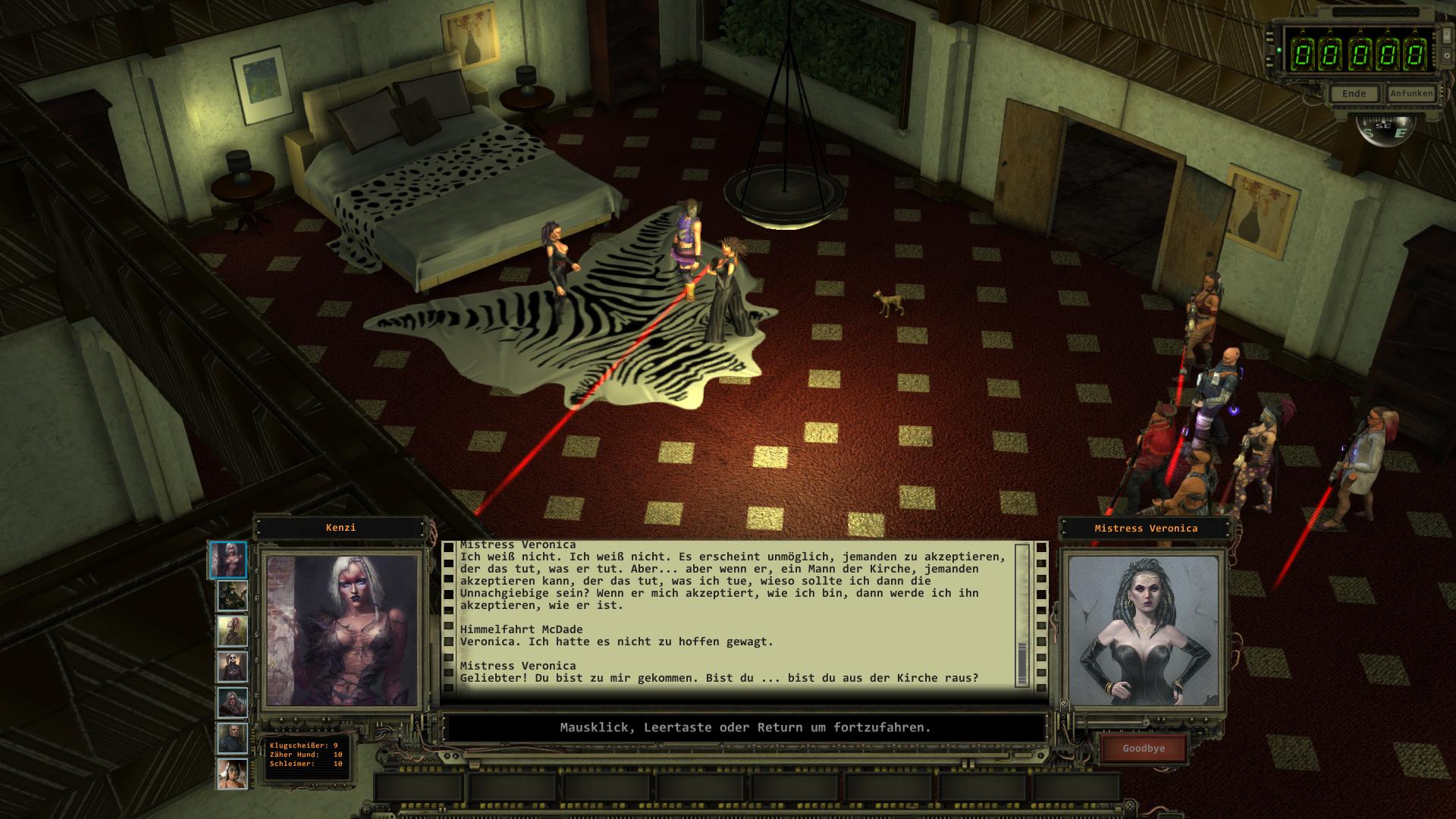Select the pale bald sunglasses party portrait
Image resolution: width=1456 pixels, height=819 pixels.
(232, 667)
